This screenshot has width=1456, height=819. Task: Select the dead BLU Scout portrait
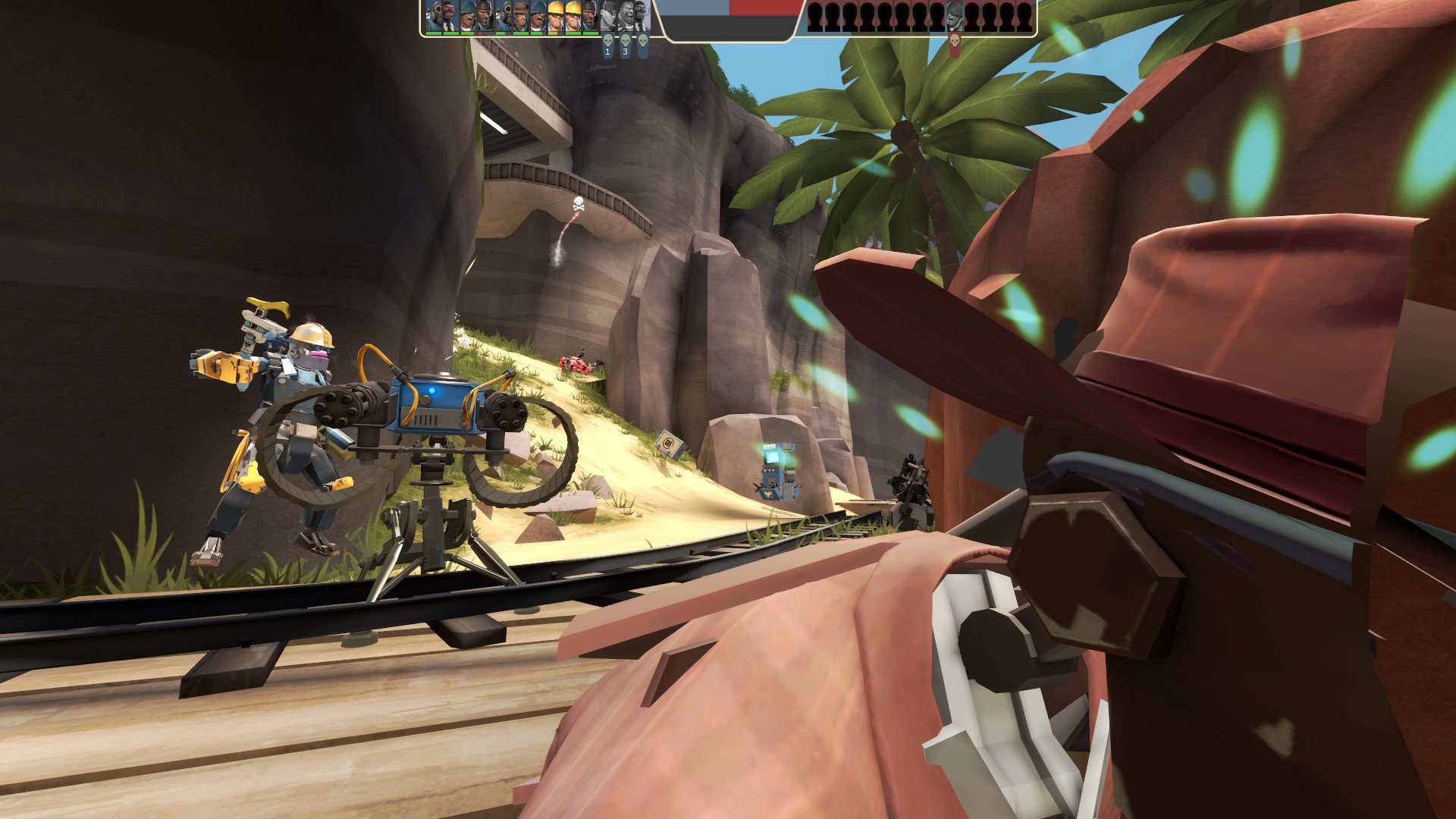608,16
